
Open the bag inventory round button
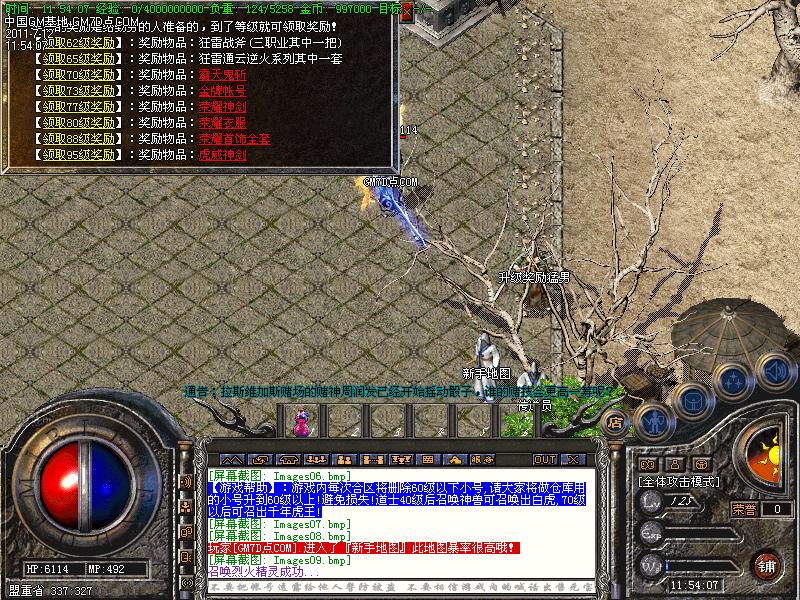click(x=693, y=401)
